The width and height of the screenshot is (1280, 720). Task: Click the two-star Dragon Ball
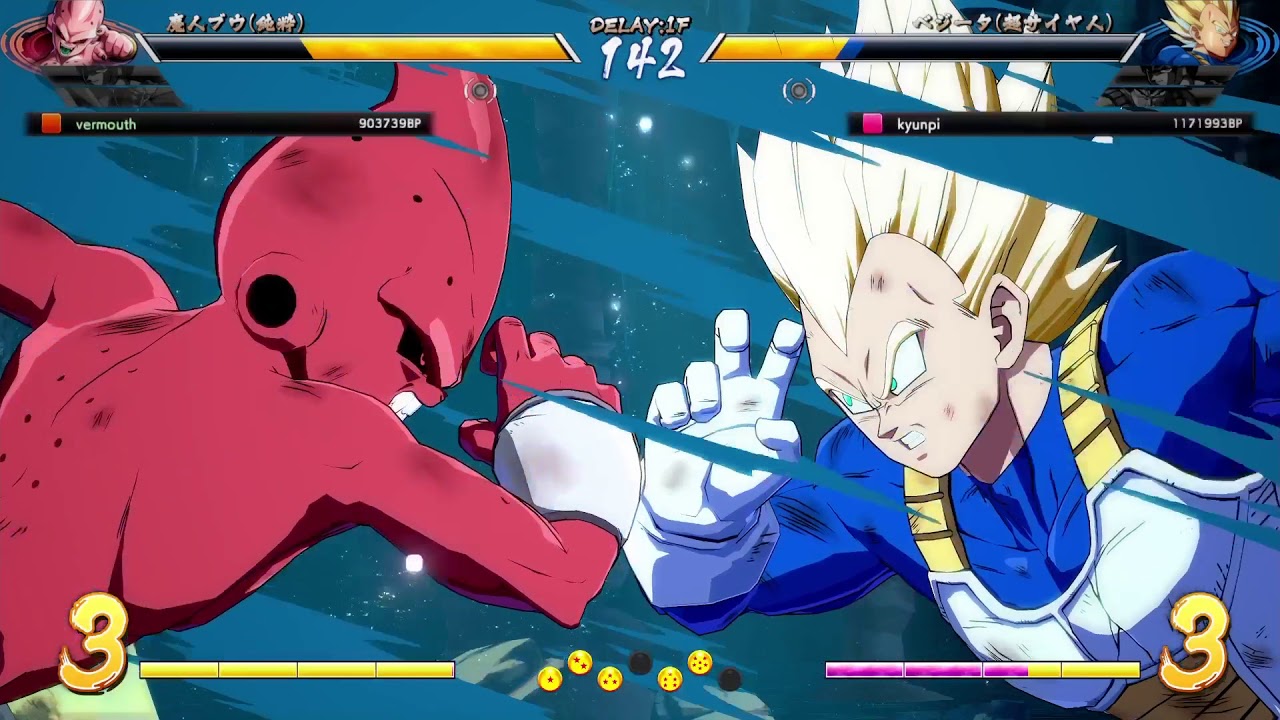pos(578,662)
